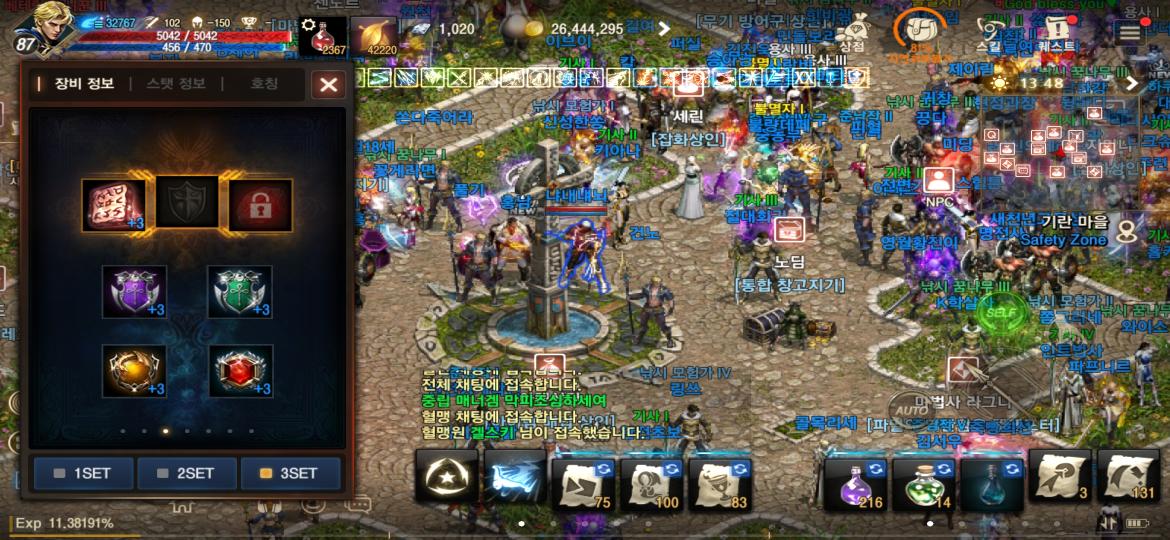Choose the golden orb accessory slot
This screenshot has width=1170, height=540.
134,371
